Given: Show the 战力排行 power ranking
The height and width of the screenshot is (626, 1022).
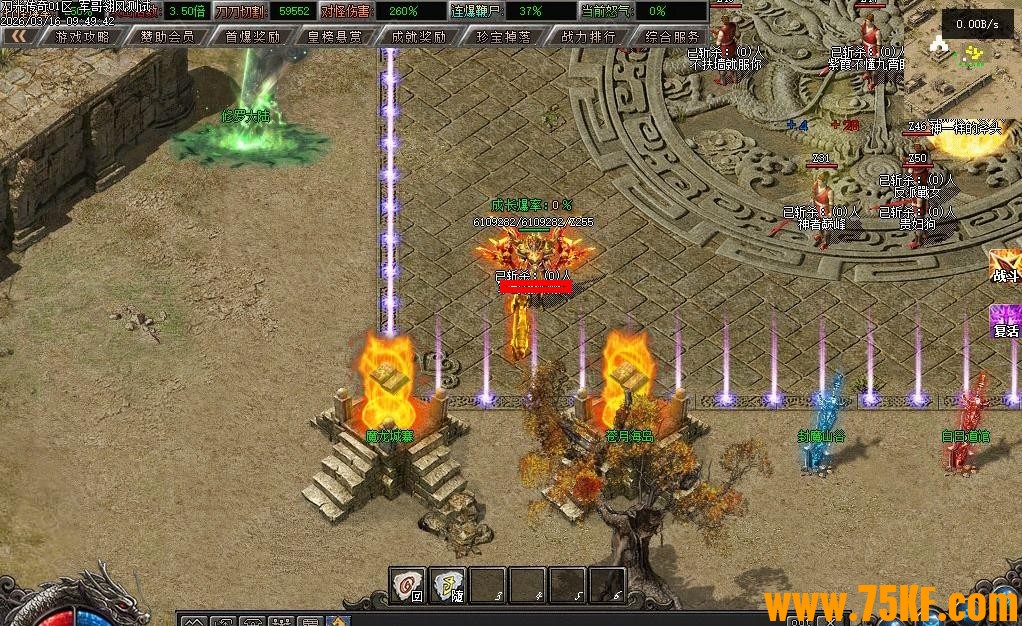Looking at the screenshot, I should point(588,36).
